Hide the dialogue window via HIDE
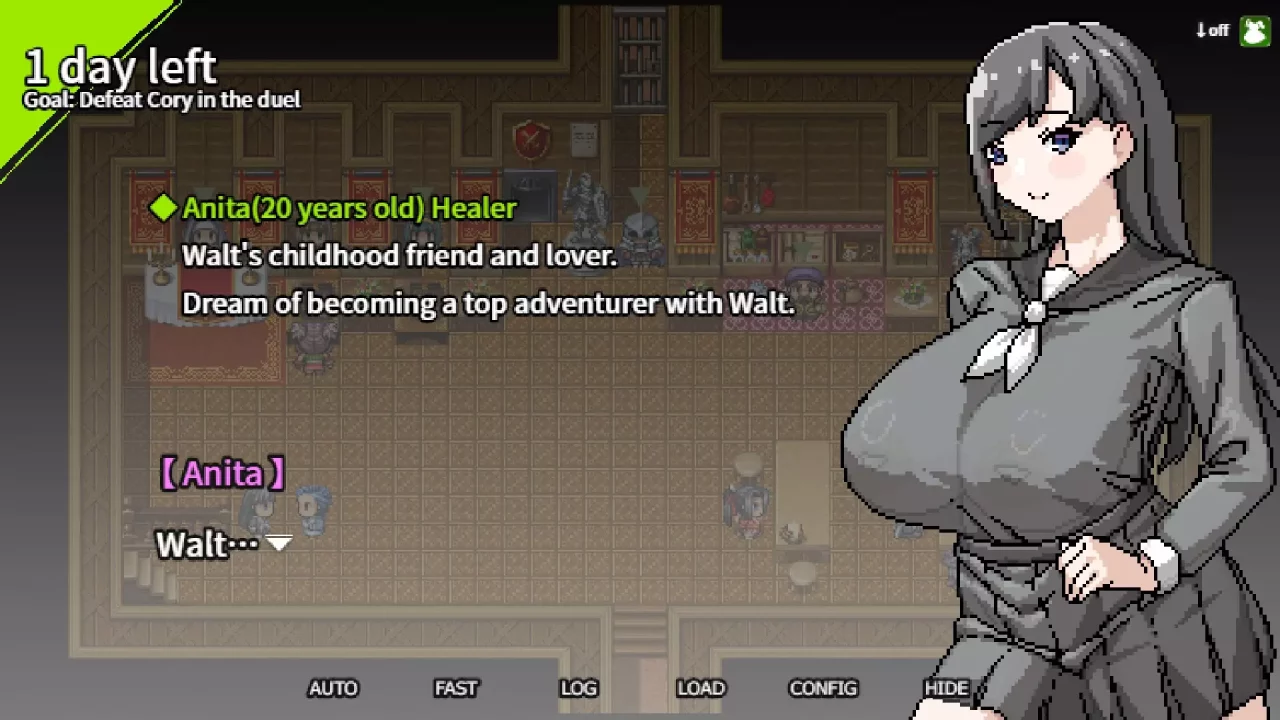This screenshot has height=720, width=1280. click(x=946, y=688)
